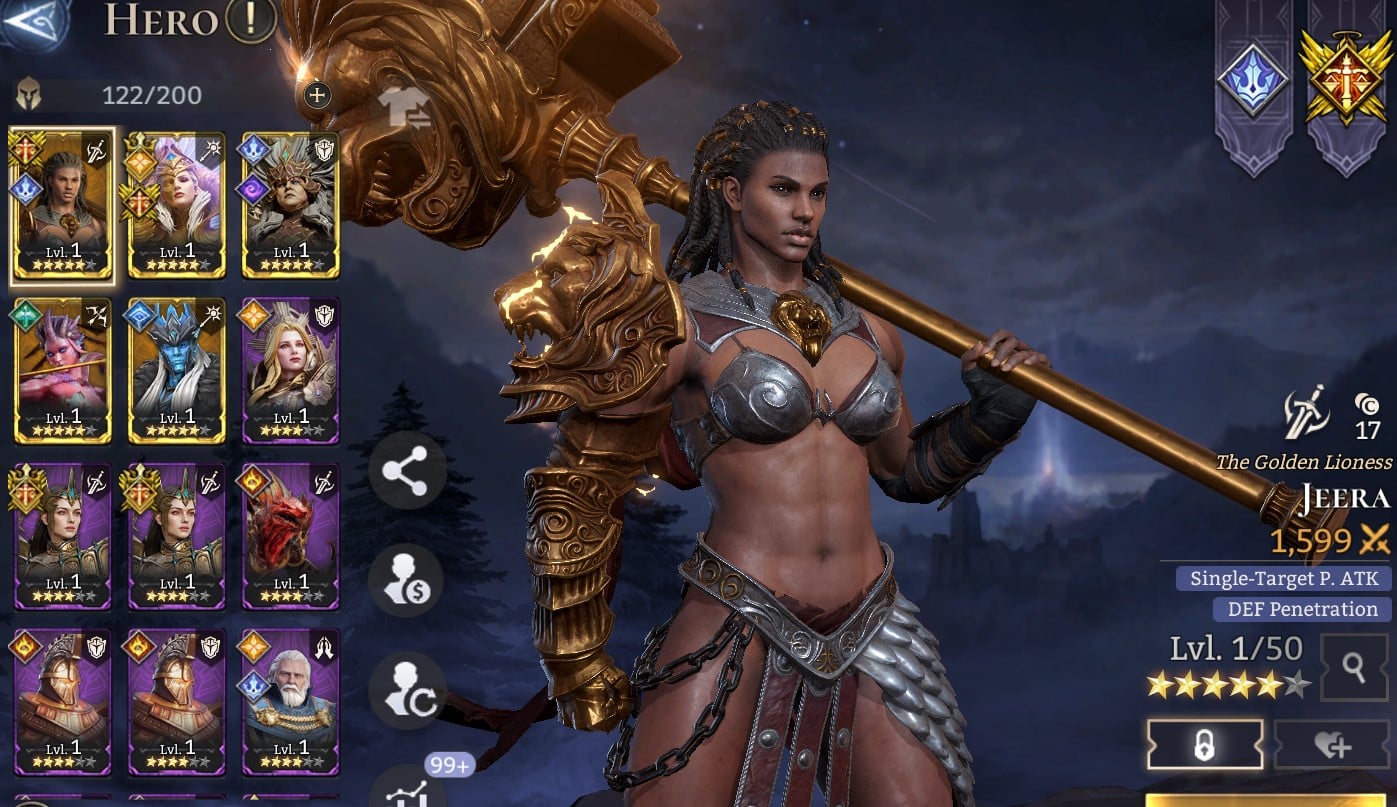This screenshot has height=807, width=1397.
Task: Open the hero sell coin icon
Action: (x=406, y=581)
